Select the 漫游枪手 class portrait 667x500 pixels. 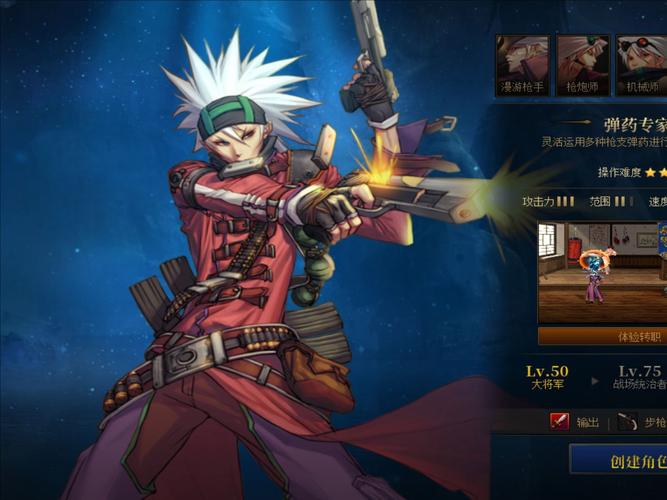(522, 64)
